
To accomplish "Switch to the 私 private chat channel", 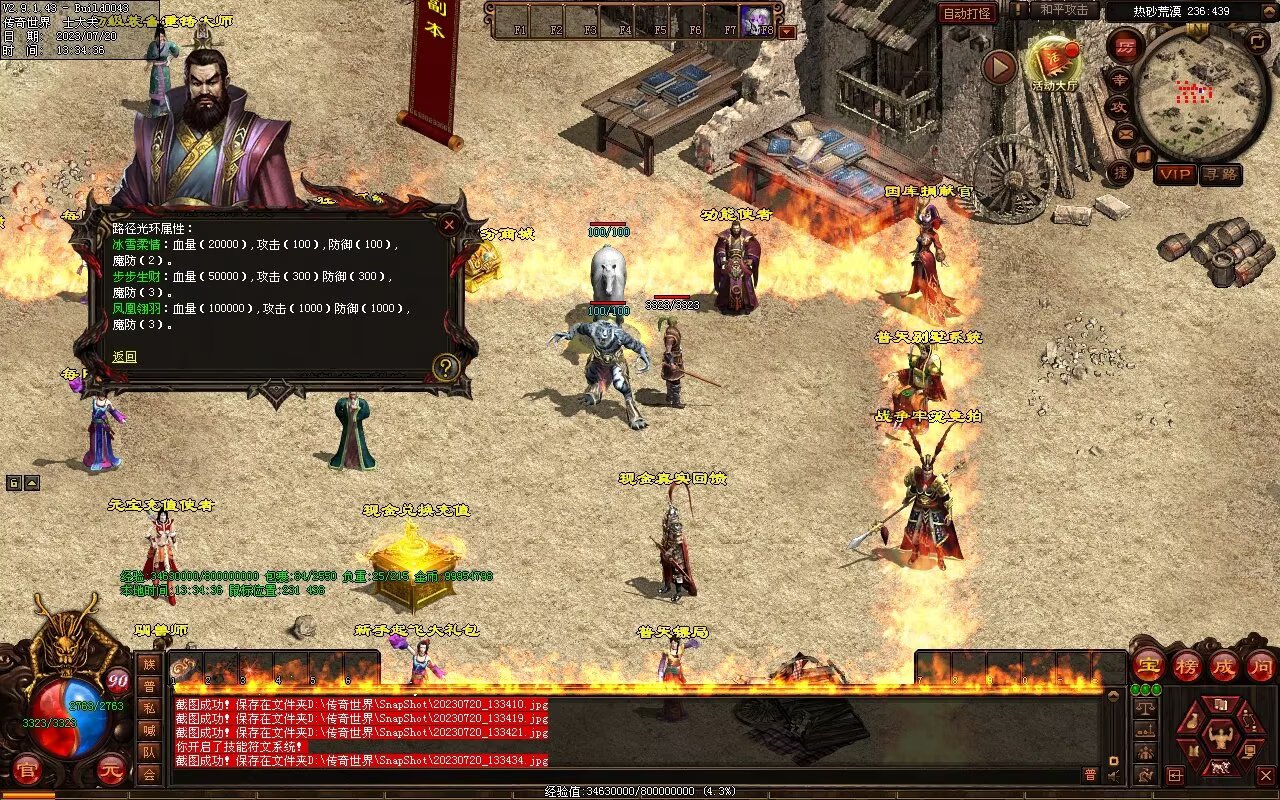I will pyautogui.click(x=149, y=708).
